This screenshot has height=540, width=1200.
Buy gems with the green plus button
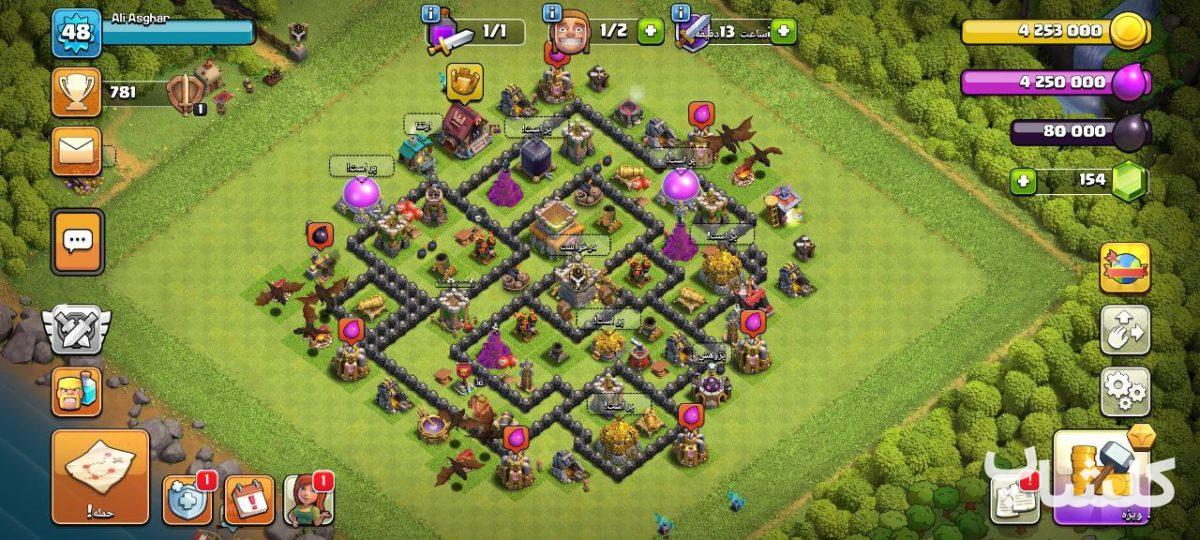coord(1022,181)
